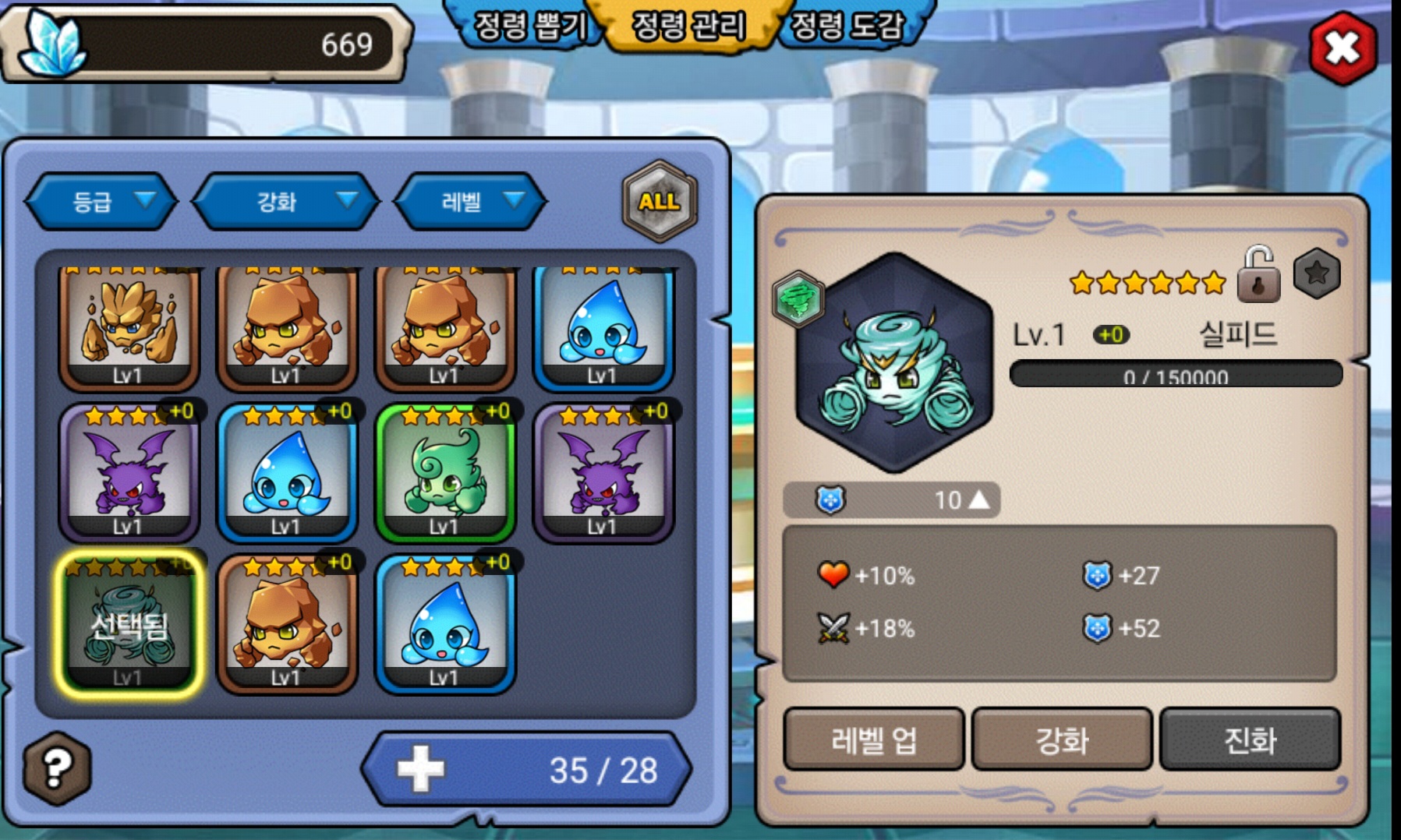The width and height of the screenshot is (1401, 840).
Task: Close the spirit management screen
Action: click(x=1343, y=48)
